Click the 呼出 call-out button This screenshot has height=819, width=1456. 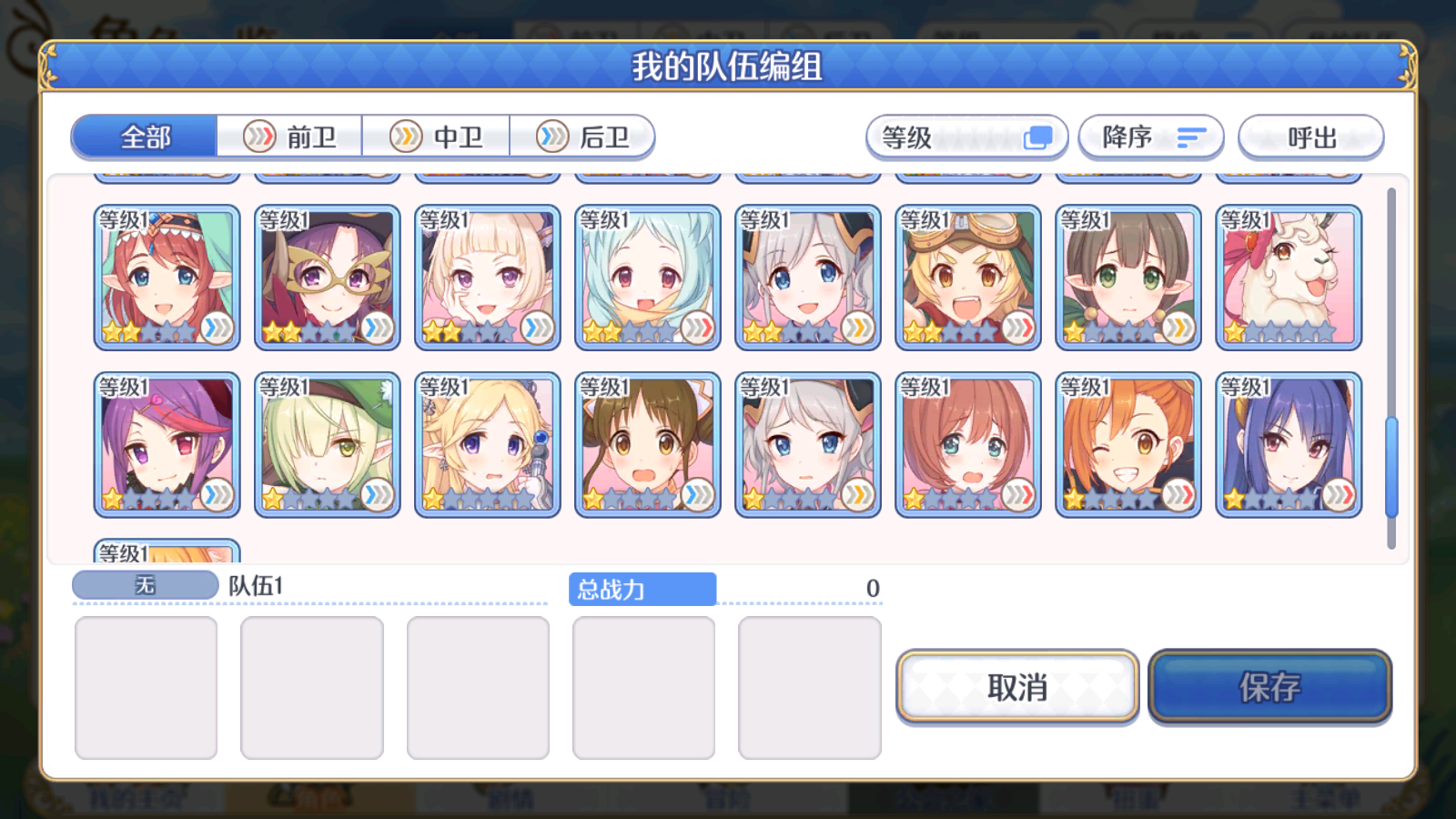click(x=1311, y=136)
